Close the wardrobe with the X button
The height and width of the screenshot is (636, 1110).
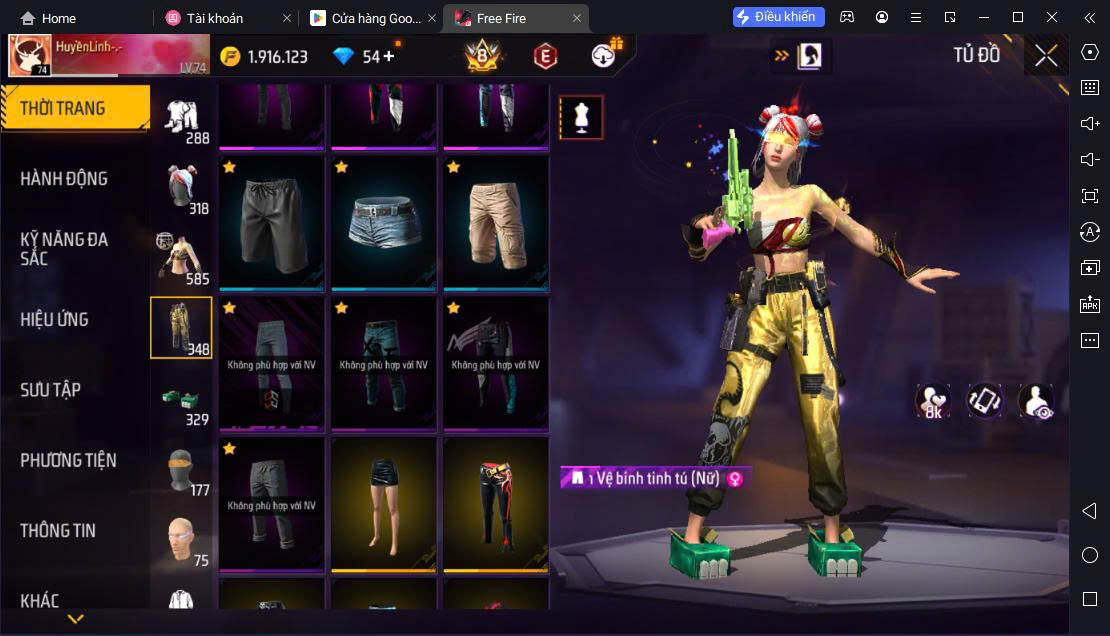coord(1046,56)
